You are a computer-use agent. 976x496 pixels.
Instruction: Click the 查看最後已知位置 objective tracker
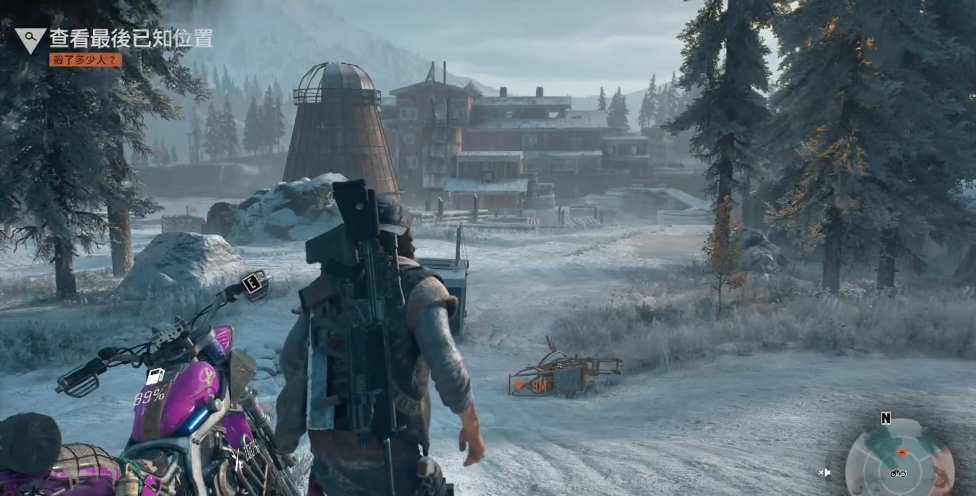click(x=131, y=39)
